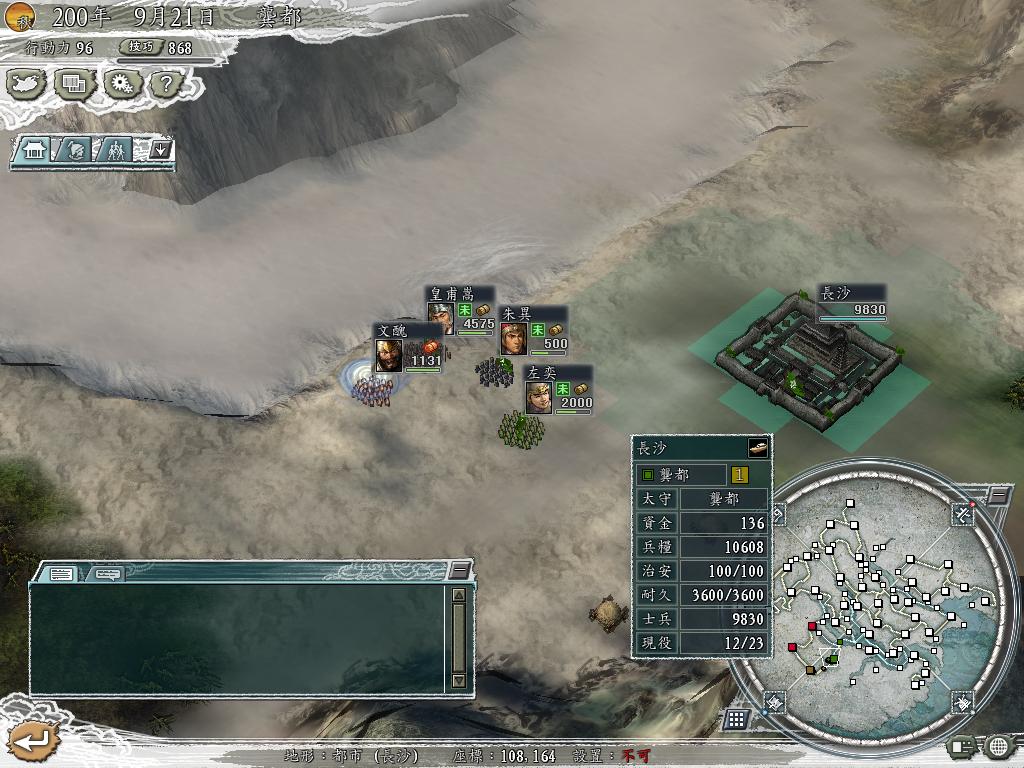Image resolution: width=1024 pixels, height=768 pixels.
Task: Click the globe button in bottom corner
Action: [998, 745]
